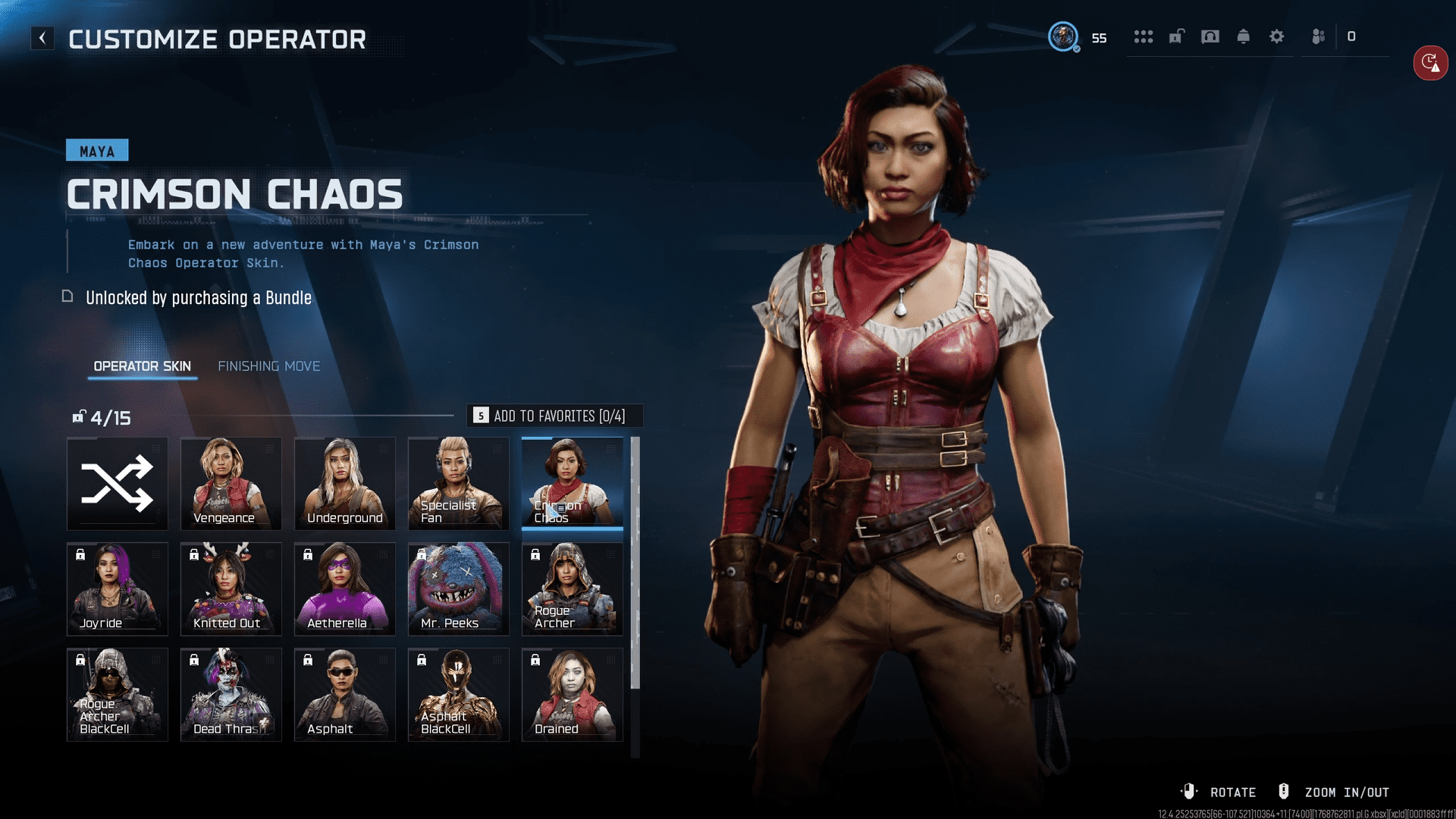Preview the Mr. Peeks skin
The width and height of the screenshot is (1456, 819).
[459, 588]
